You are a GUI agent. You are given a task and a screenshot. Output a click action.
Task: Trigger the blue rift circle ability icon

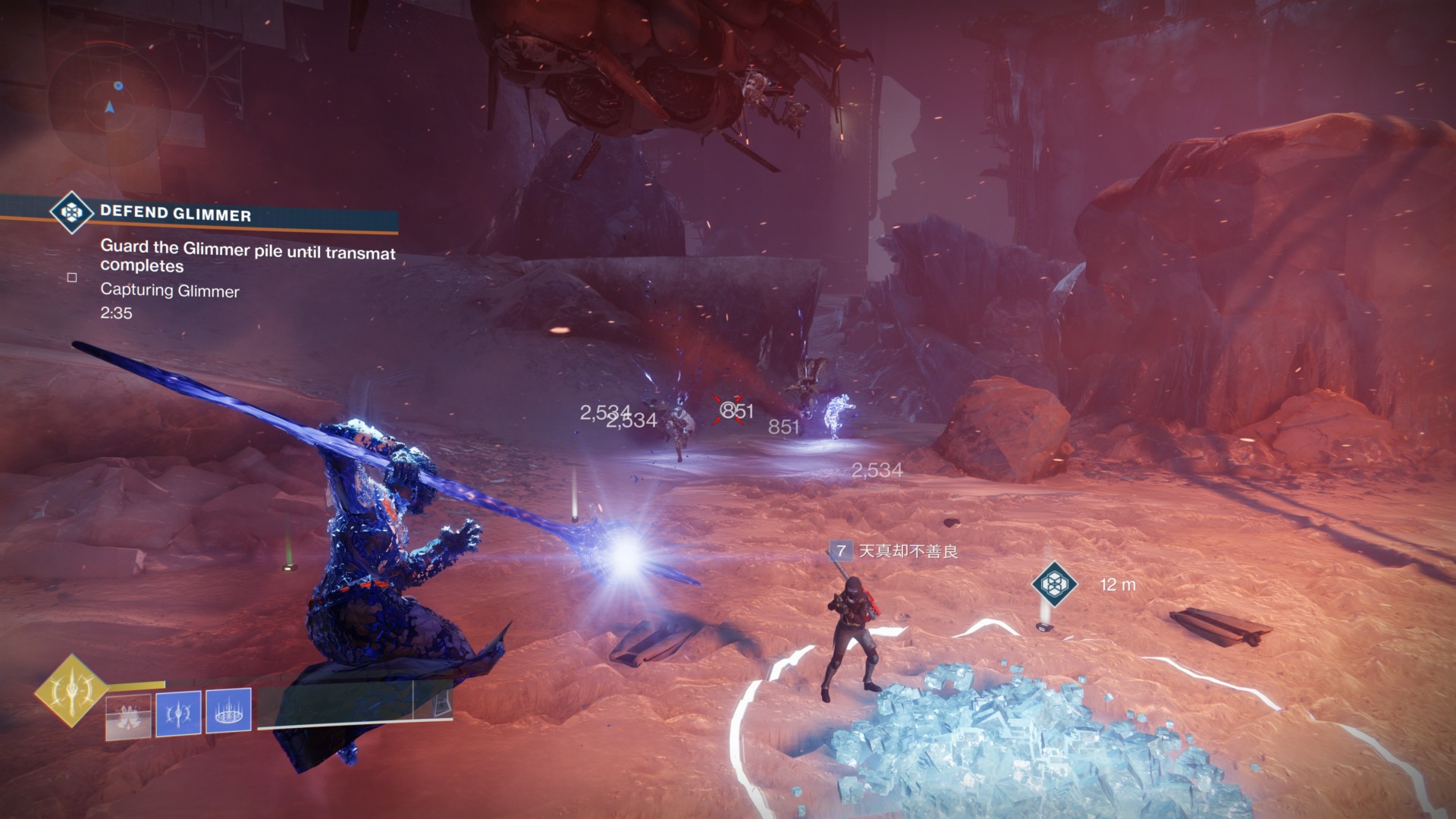pos(228,711)
